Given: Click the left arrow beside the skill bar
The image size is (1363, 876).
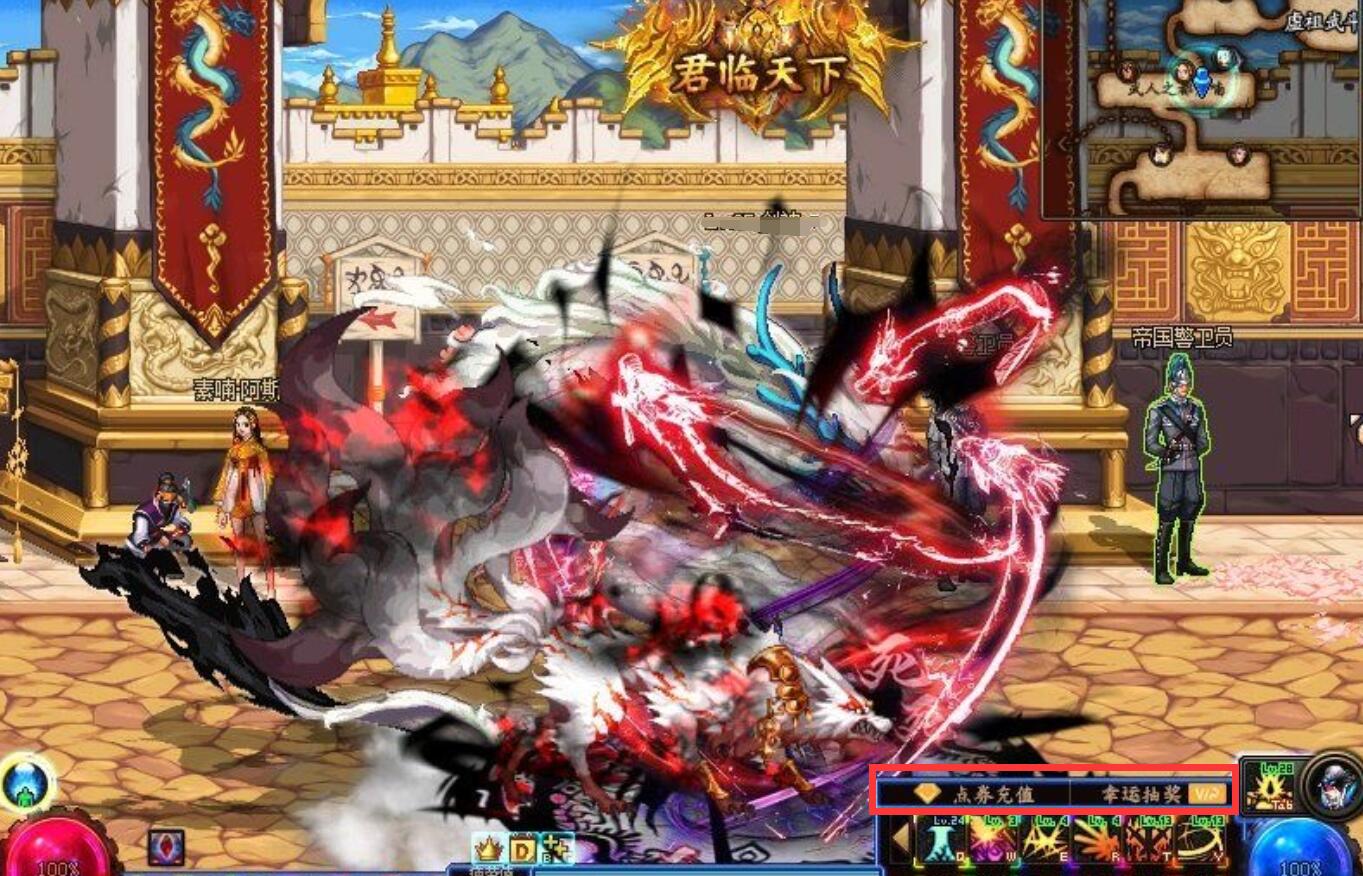Looking at the screenshot, I should (x=901, y=840).
